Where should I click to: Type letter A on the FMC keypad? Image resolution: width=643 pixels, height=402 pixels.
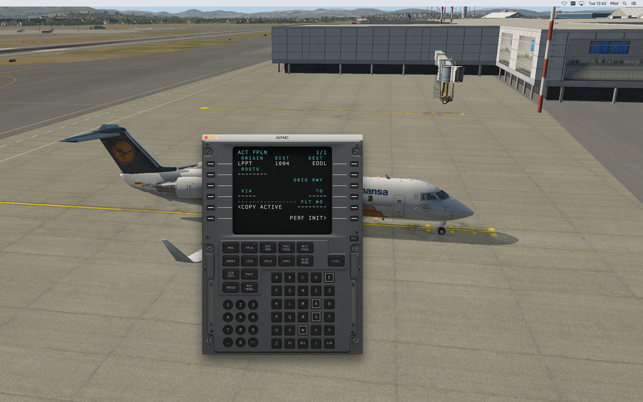click(x=278, y=278)
